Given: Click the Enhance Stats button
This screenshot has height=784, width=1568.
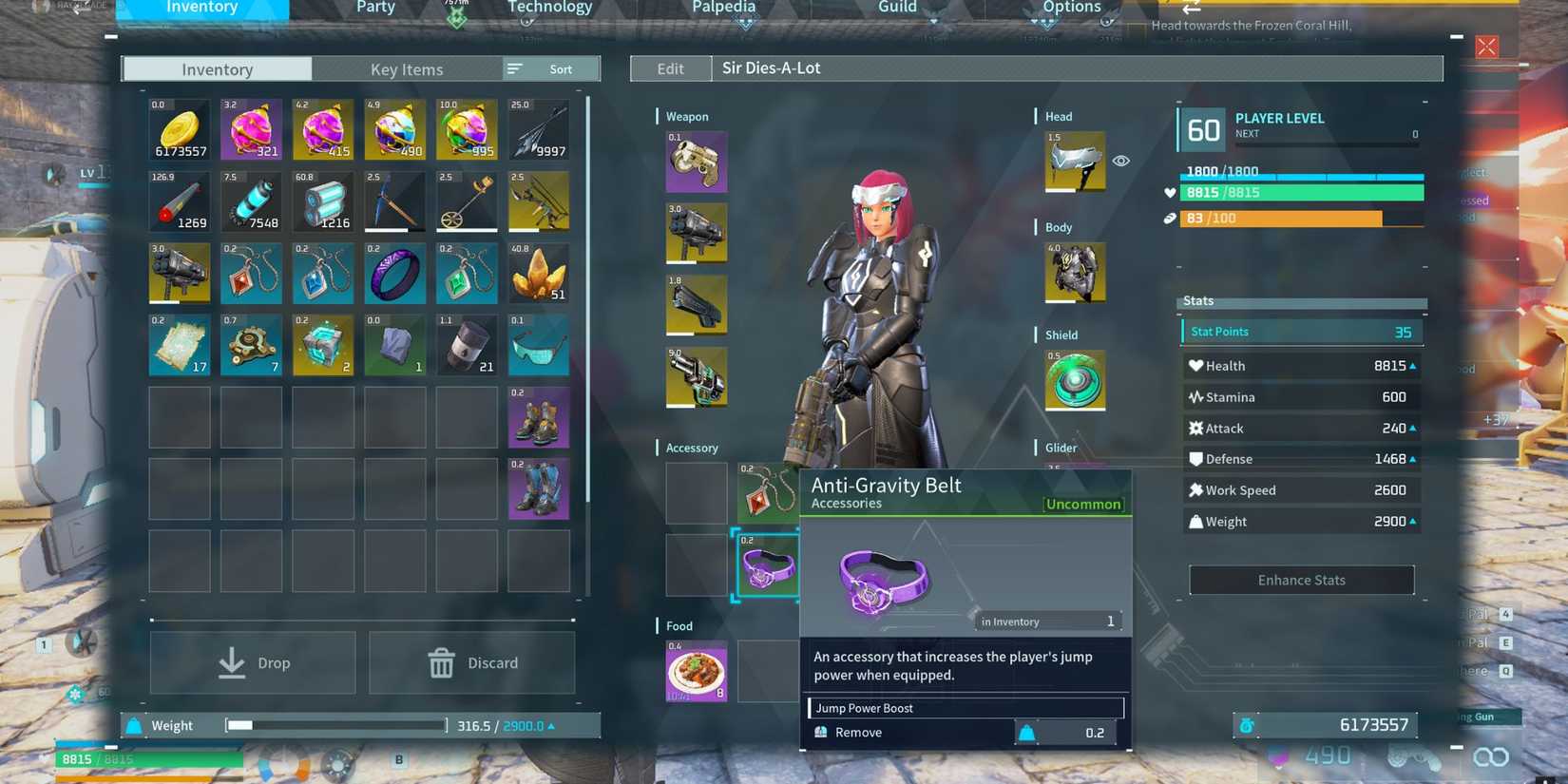Looking at the screenshot, I should pyautogui.click(x=1301, y=580).
